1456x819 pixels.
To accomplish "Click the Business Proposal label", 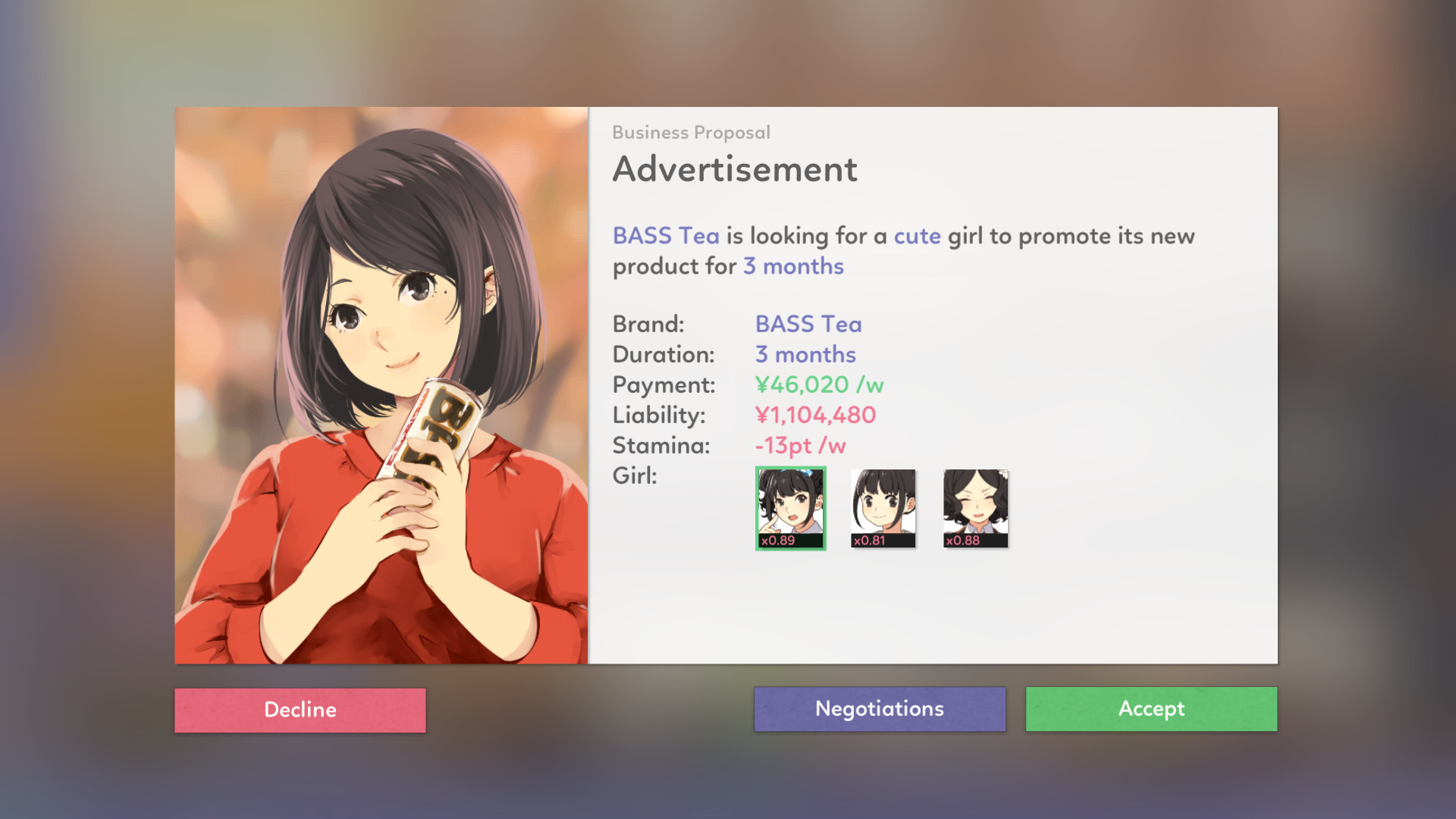I will [691, 133].
